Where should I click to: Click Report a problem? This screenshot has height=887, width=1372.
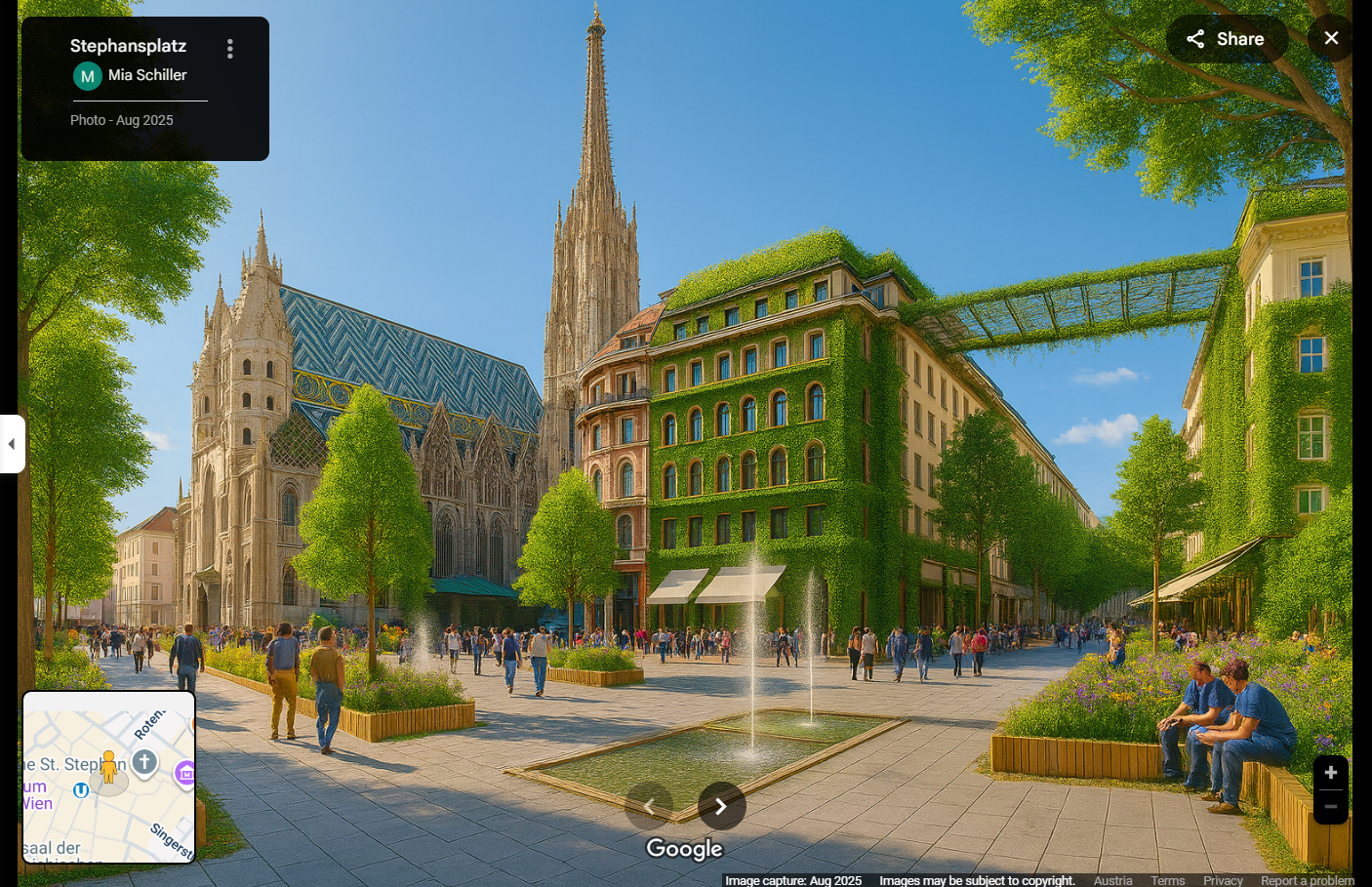(x=1307, y=880)
